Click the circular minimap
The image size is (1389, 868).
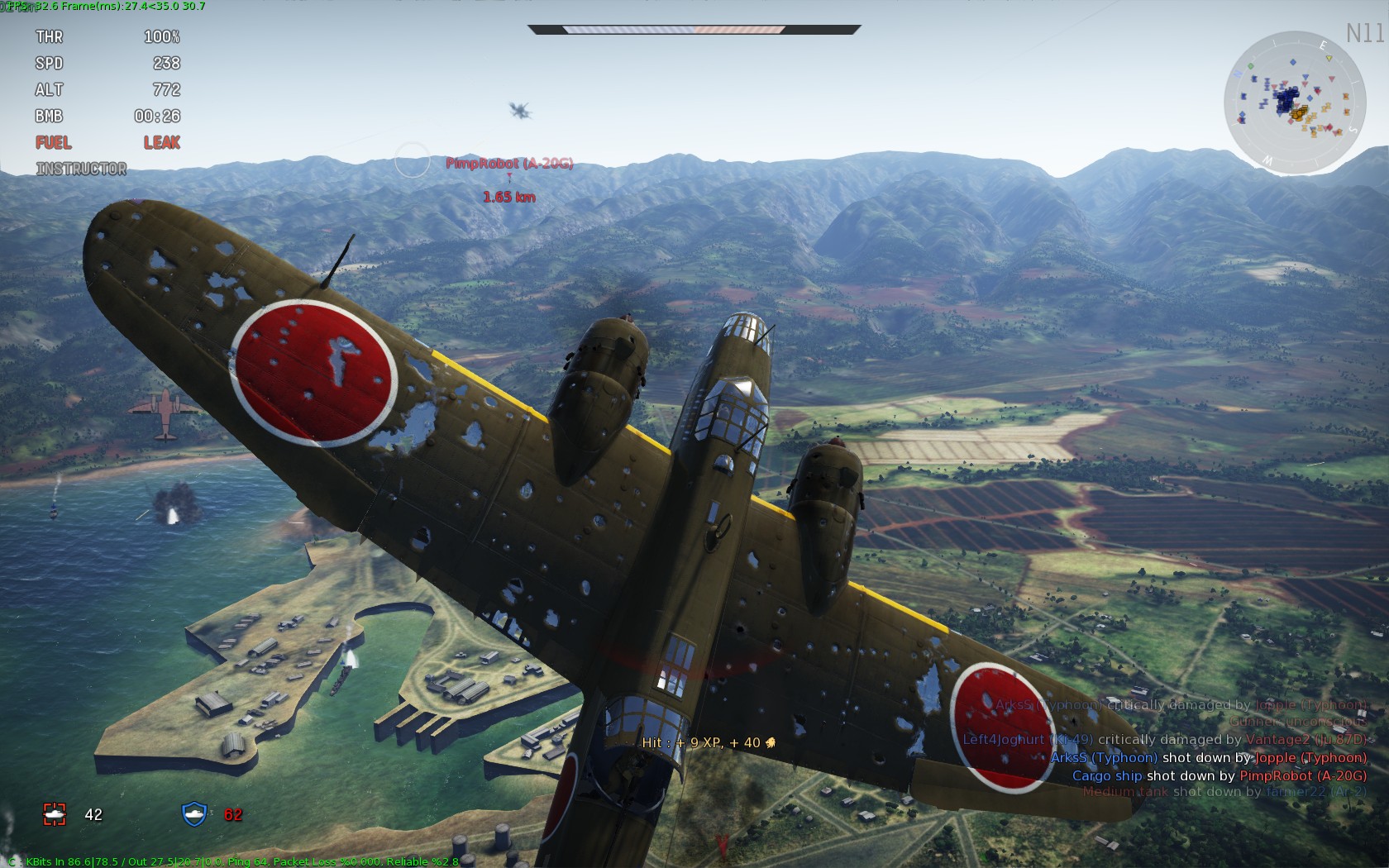coord(1295,103)
